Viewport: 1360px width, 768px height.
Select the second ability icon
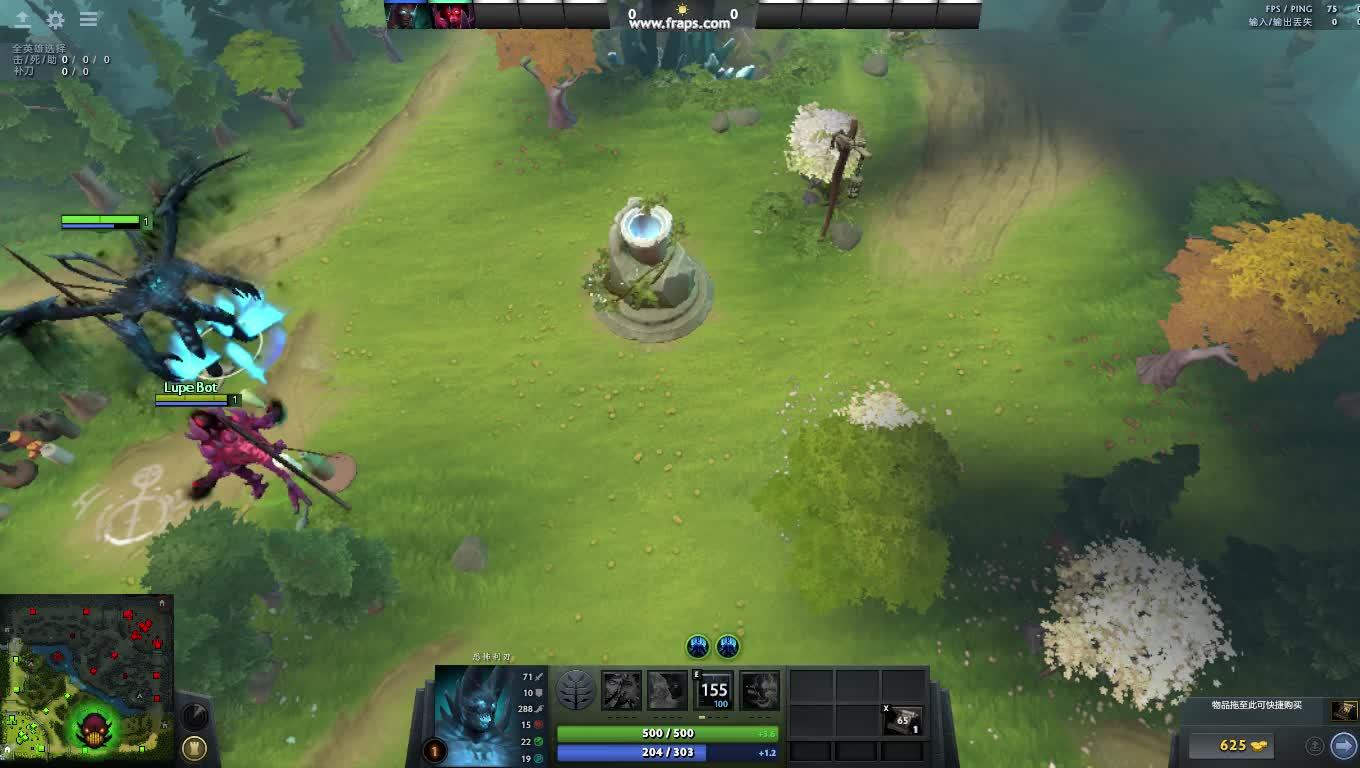pos(667,690)
